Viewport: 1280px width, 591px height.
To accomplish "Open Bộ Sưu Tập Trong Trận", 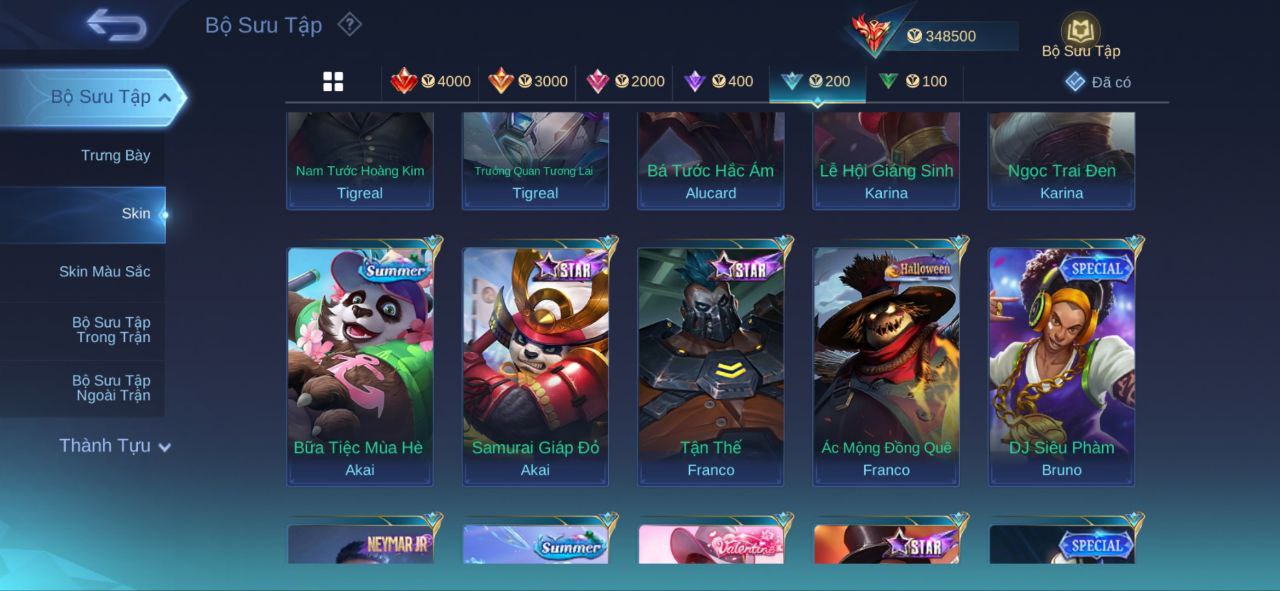I will click(110, 330).
